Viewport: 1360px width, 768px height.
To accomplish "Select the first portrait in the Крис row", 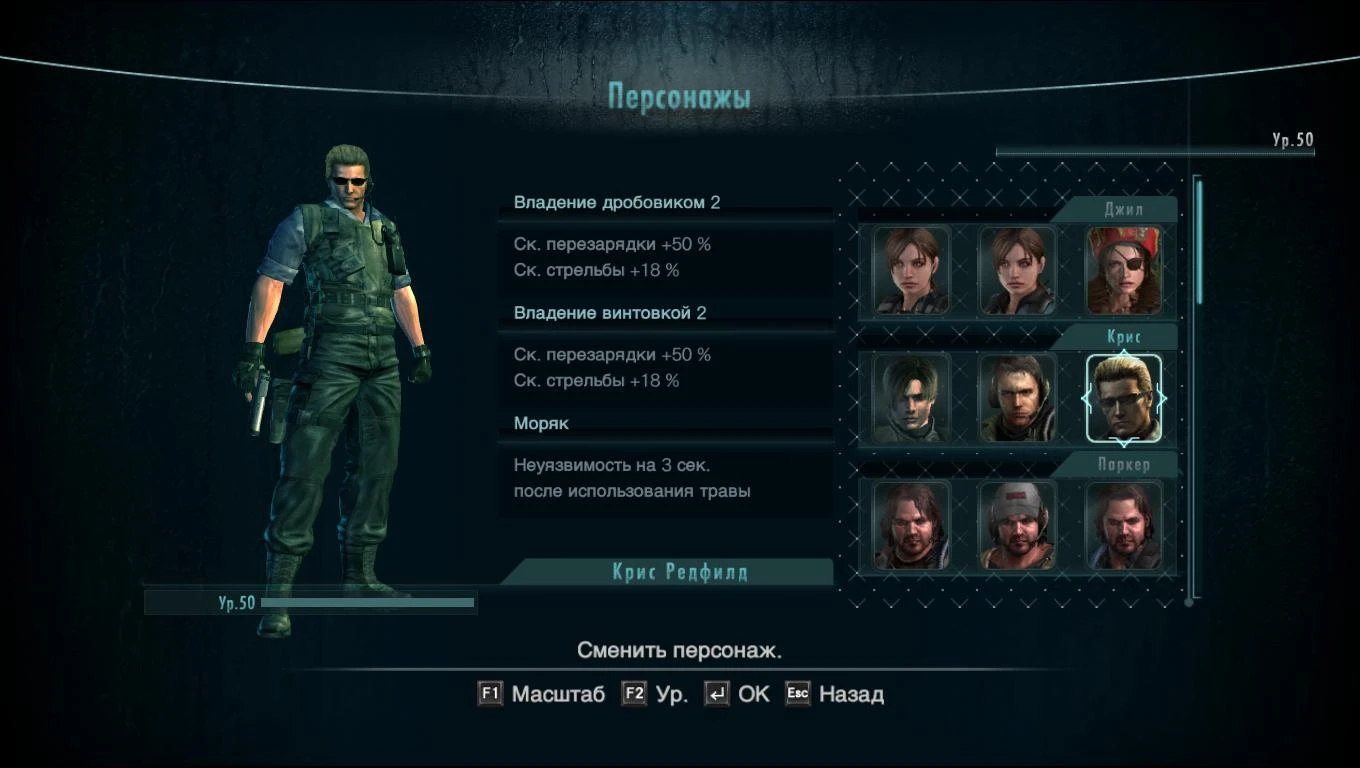I will (912, 397).
